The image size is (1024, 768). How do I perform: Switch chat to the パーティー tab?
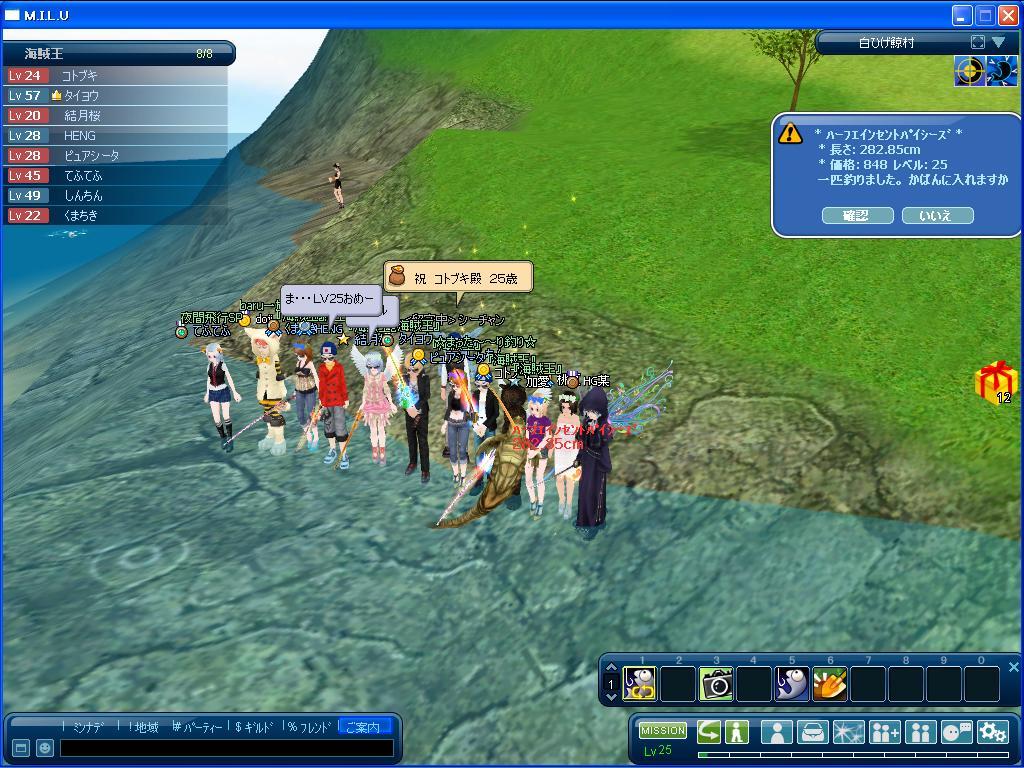click(200, 727)
